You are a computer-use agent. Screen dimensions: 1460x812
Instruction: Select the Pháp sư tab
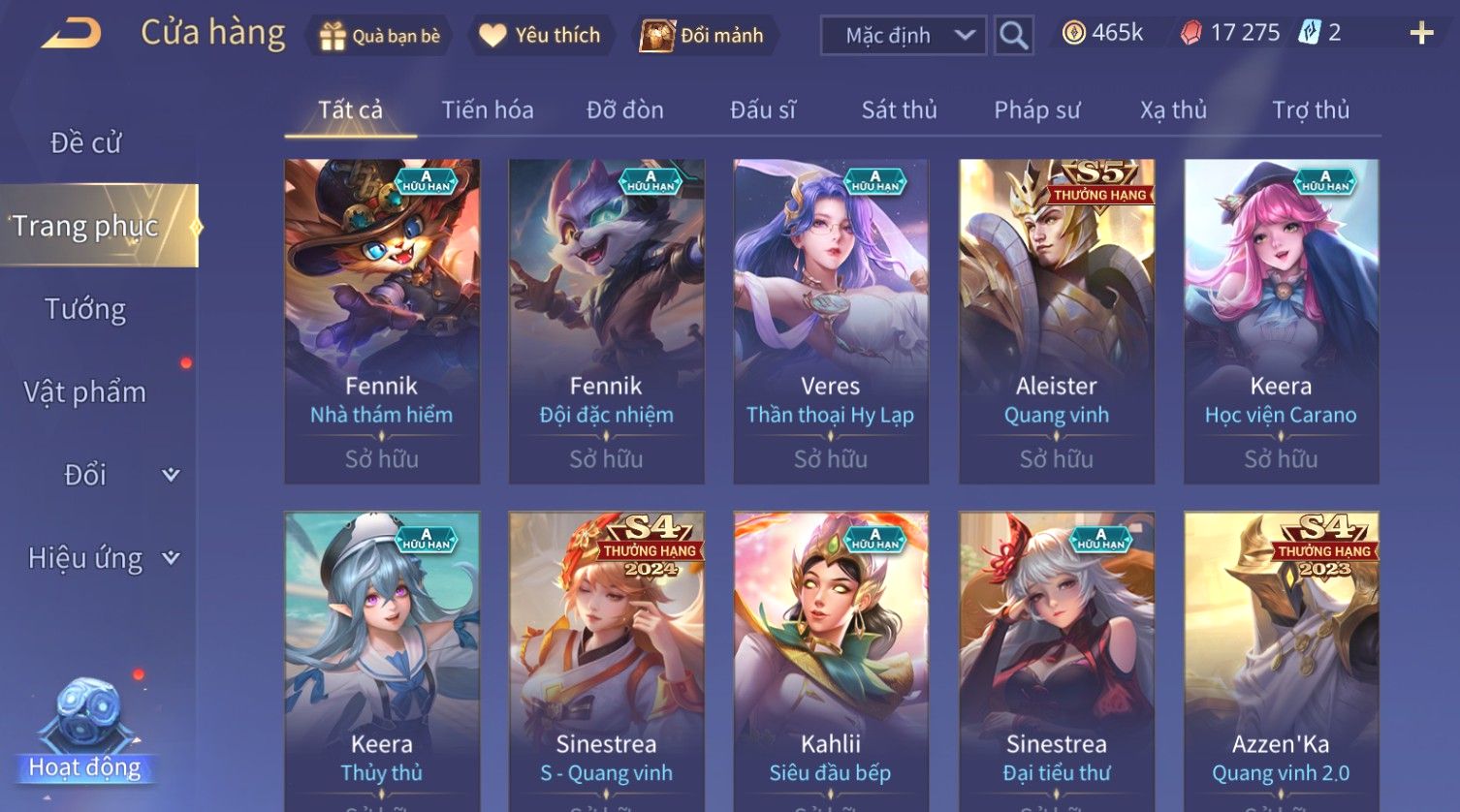pos(1036,110)
